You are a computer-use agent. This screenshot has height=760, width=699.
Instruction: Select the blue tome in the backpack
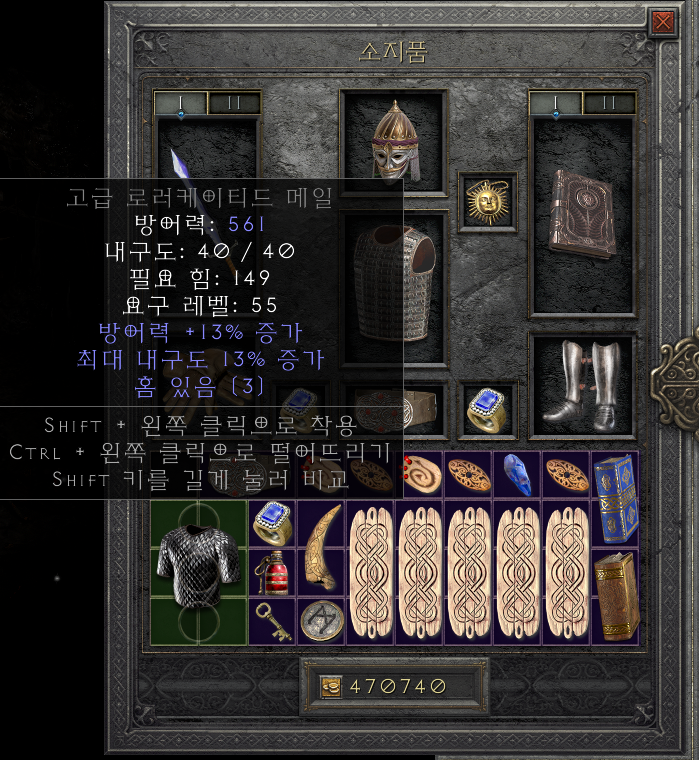point(614,496)
